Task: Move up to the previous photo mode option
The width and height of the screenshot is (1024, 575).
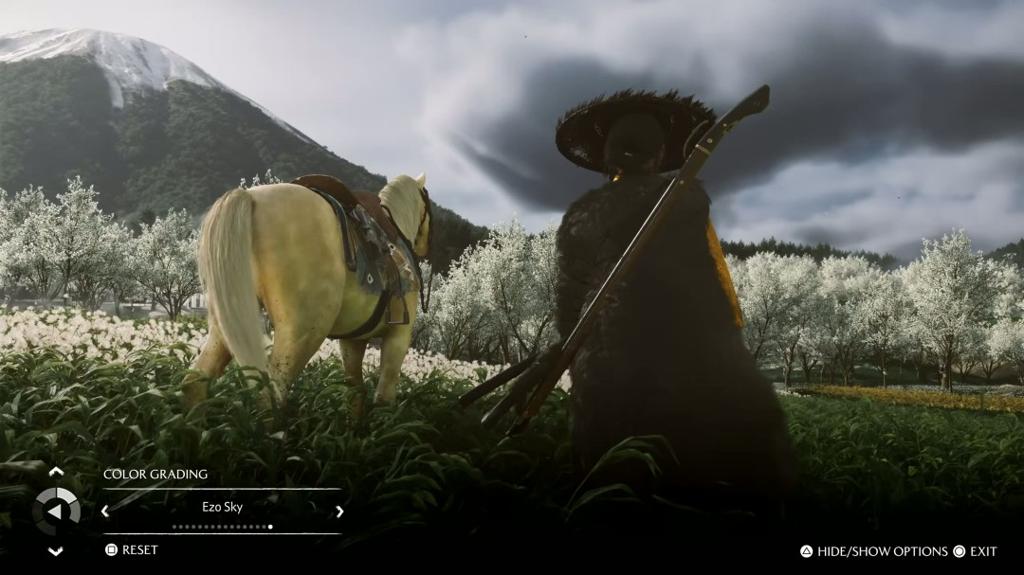Action: [56, 472]
